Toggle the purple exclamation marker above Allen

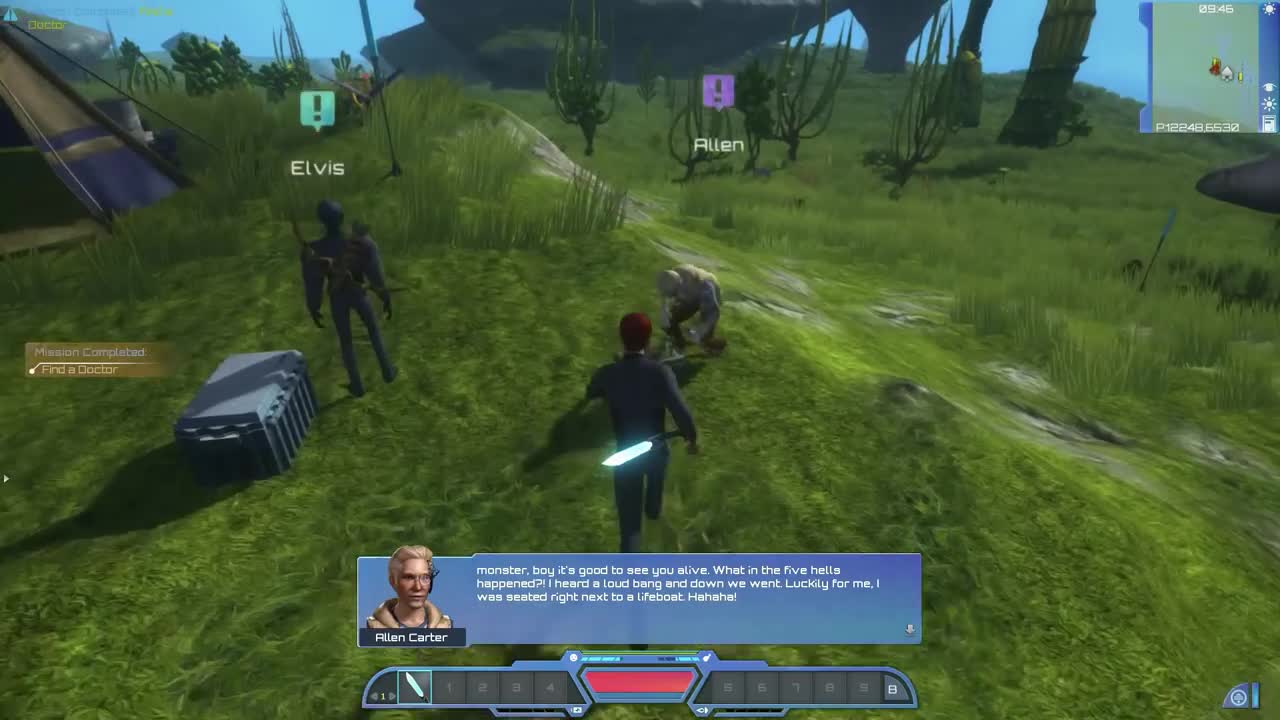(718, 89)
